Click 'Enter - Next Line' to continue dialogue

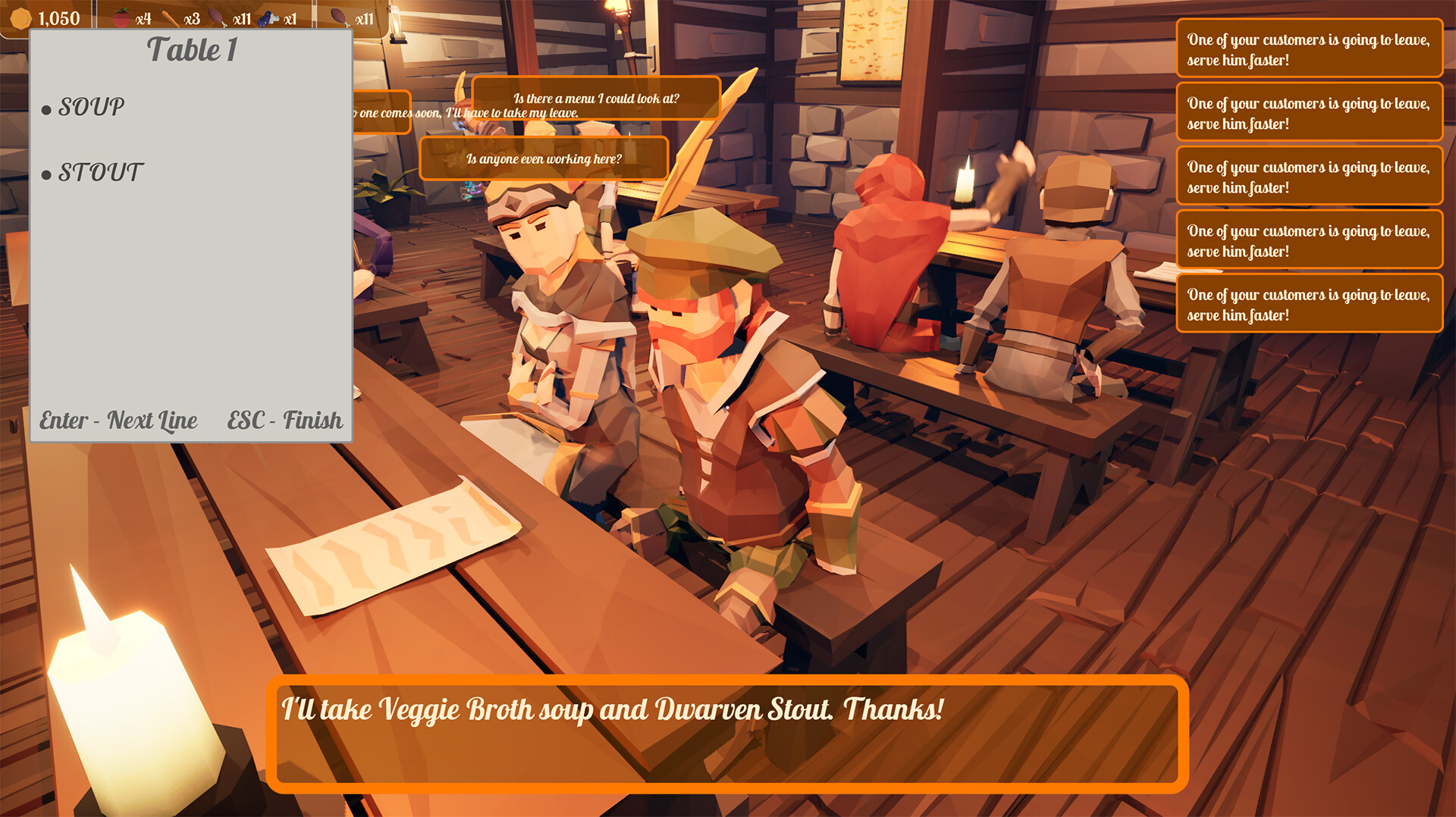click(x=118, y=421)
